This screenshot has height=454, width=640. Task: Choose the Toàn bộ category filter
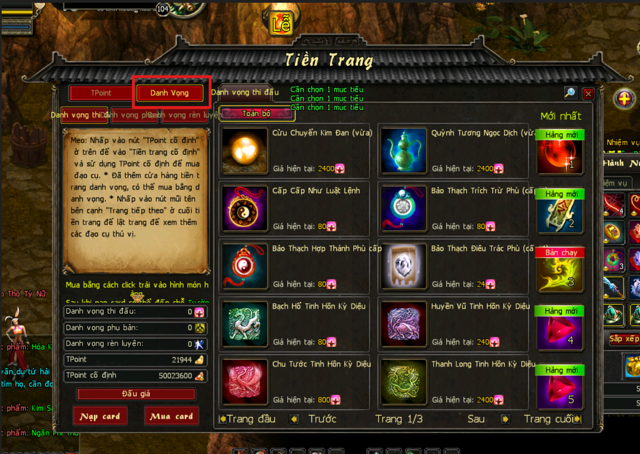point(242,114)
